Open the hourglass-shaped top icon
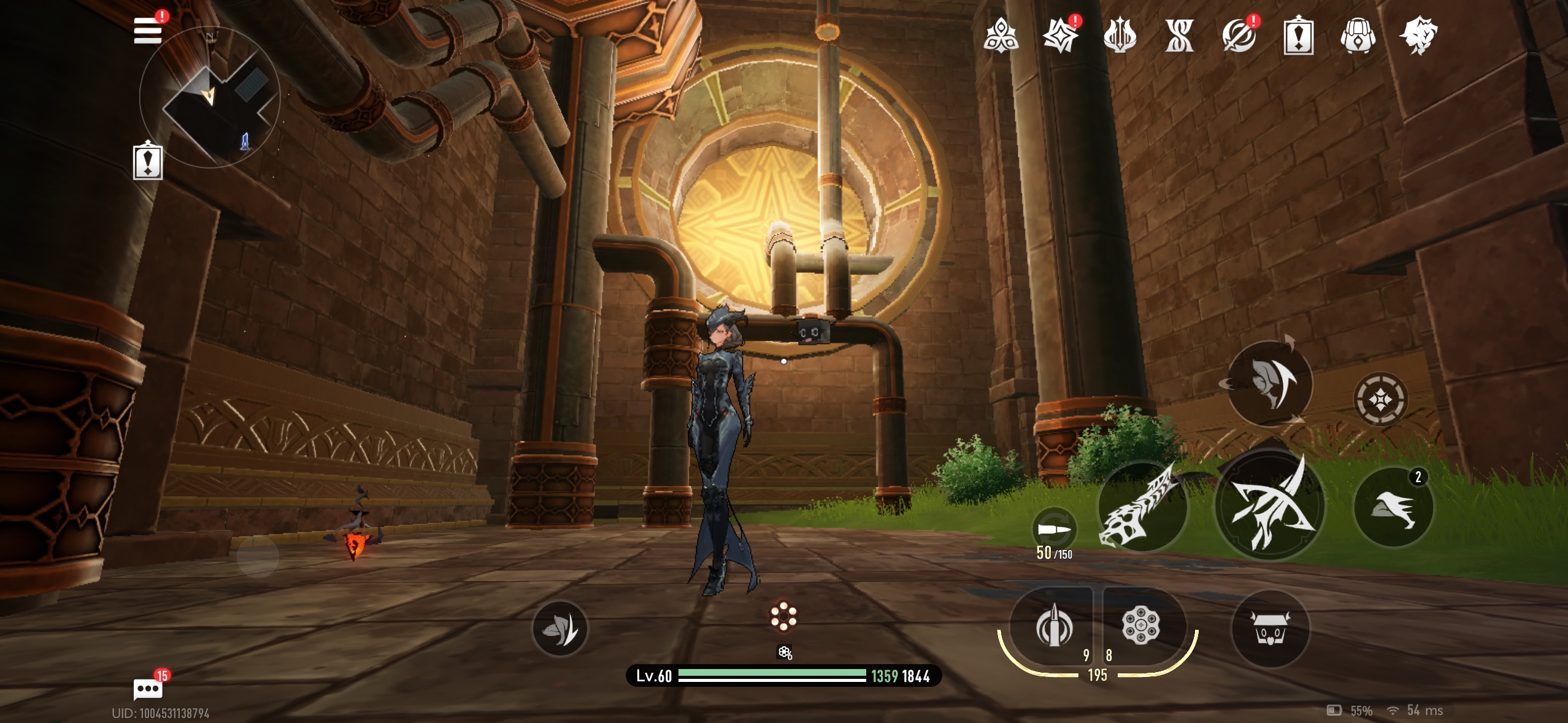The image size is (1568, 723). [1179, 36]
